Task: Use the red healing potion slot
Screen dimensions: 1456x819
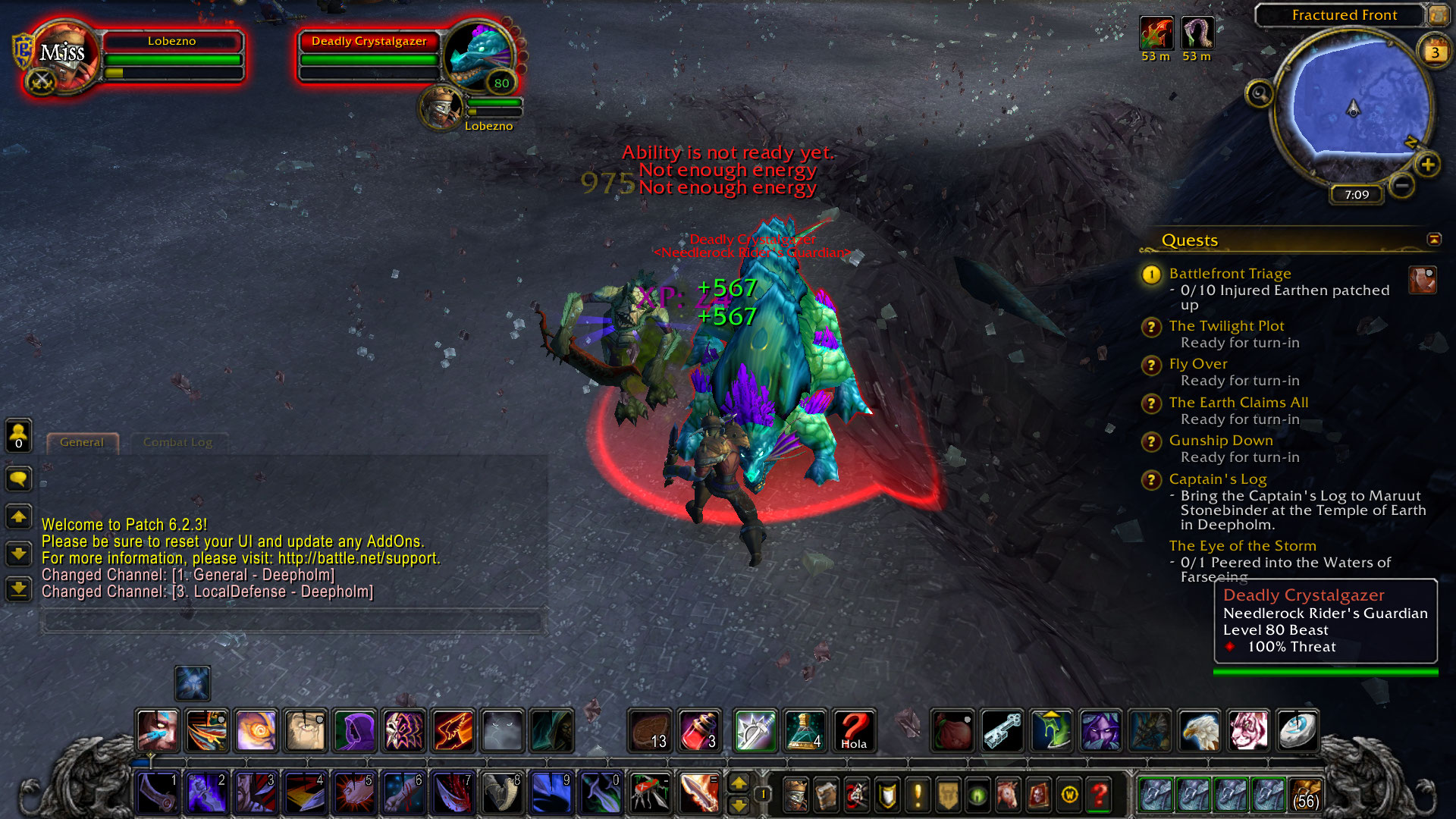Action: (698, 731)
